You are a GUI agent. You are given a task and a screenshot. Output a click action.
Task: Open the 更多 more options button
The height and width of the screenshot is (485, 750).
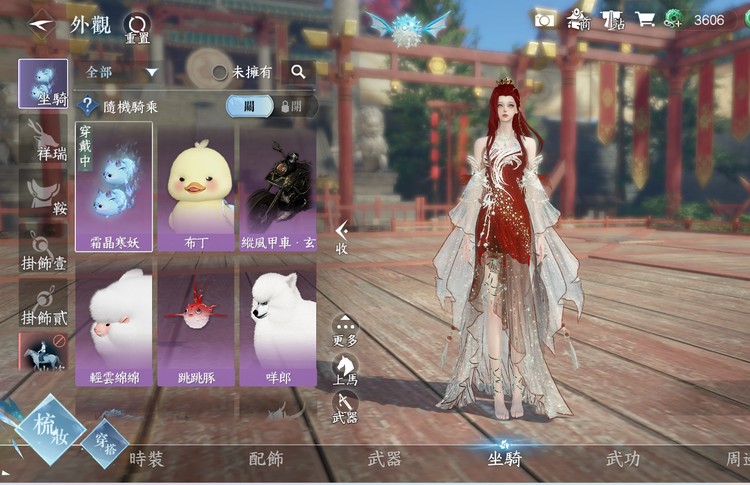click(345, 332)
